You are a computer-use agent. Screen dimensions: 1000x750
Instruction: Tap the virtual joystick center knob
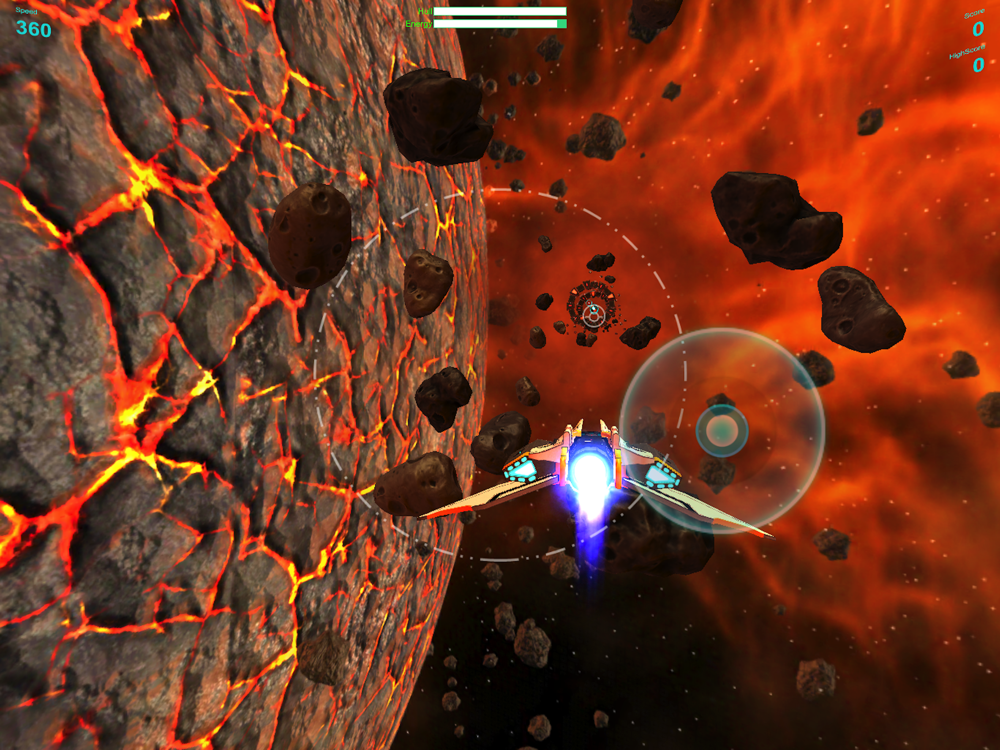pos(722,431)
